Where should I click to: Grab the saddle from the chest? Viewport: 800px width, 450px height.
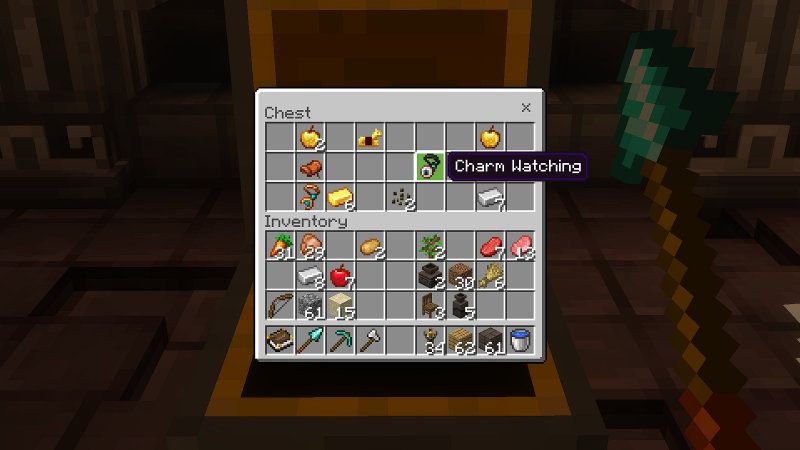click(310, 166)
